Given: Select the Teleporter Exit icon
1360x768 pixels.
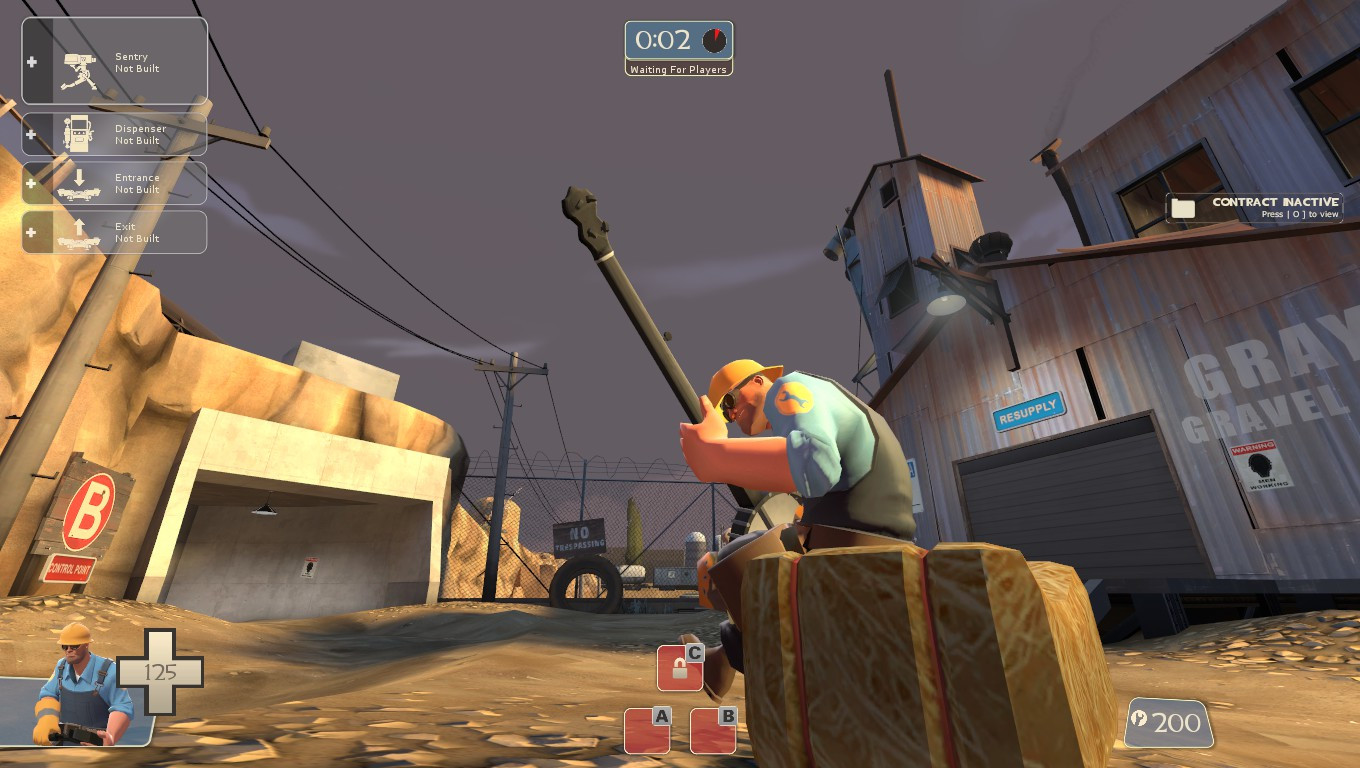Looking at the screenshot, I should tap(78, 231).
